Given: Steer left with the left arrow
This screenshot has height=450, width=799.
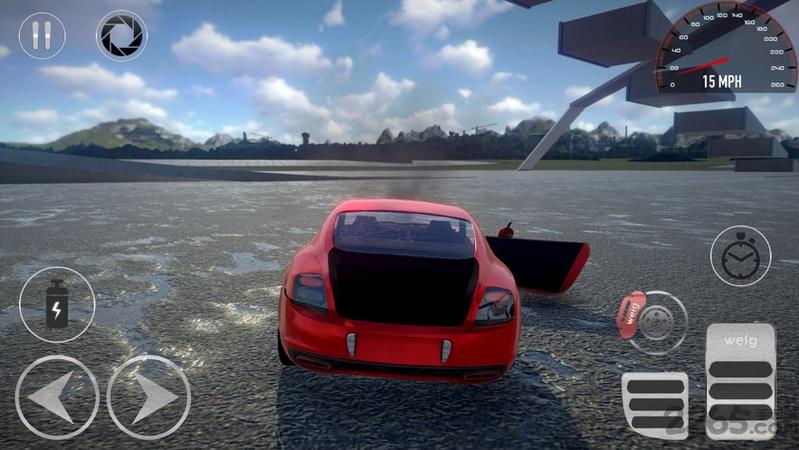Looking at the screenshot, I should pos(57,396).
